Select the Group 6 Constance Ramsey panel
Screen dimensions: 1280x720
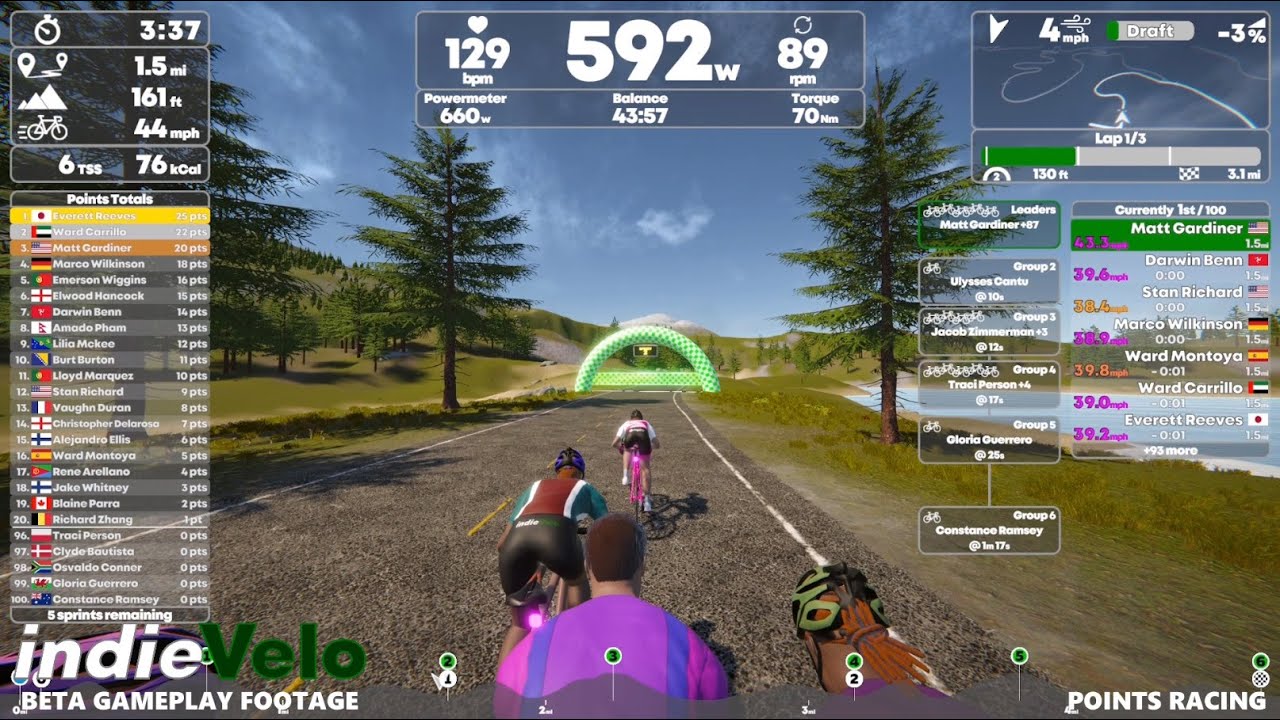point(988,530)
